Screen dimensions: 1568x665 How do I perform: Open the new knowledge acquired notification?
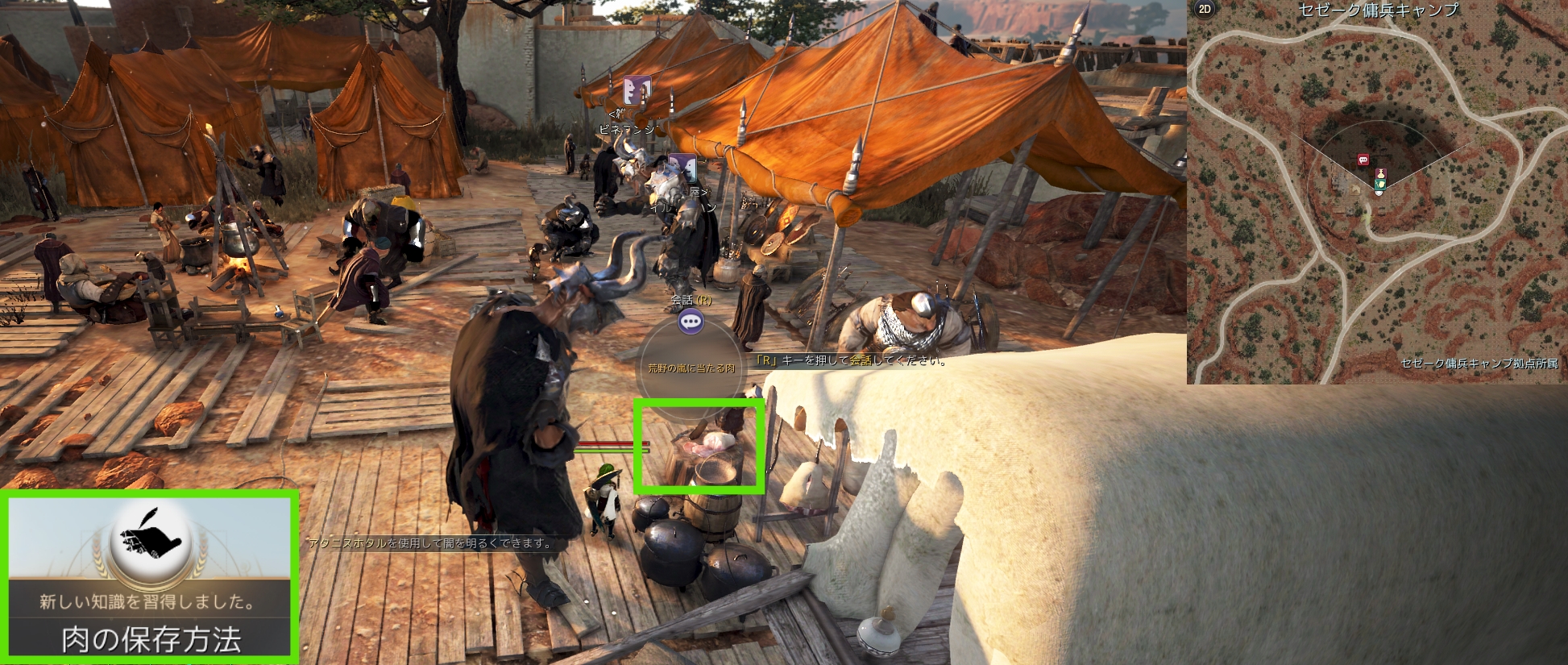pyautogui.click(x=150, y=577)
